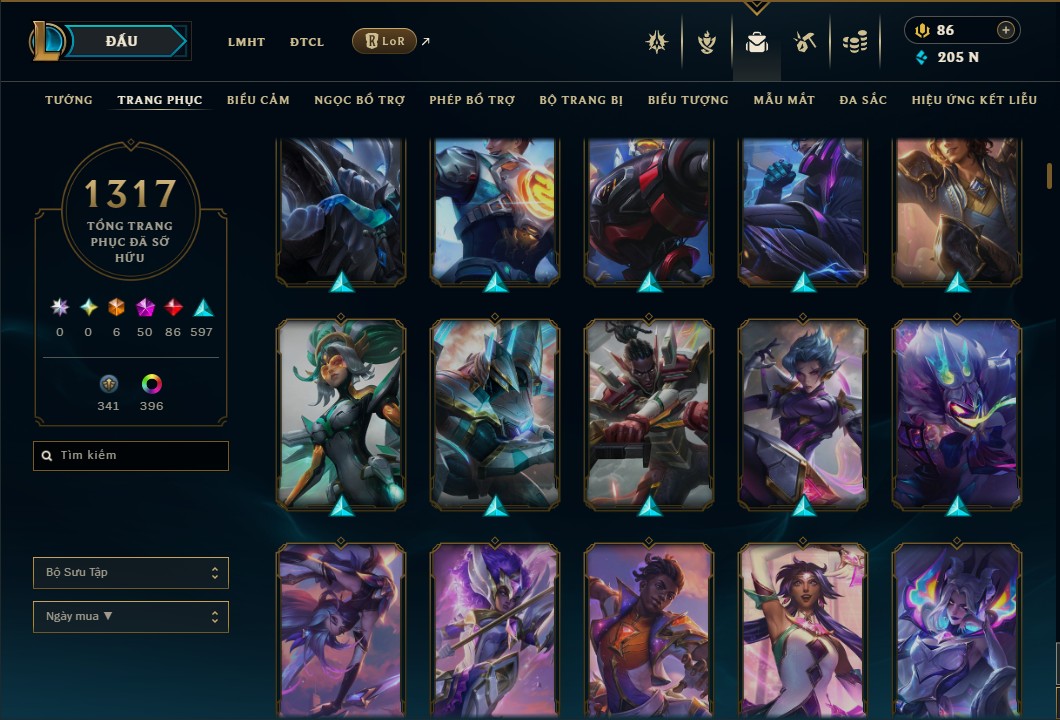
Task: Launch the LoR link button
Action: [x=384, y=41]
